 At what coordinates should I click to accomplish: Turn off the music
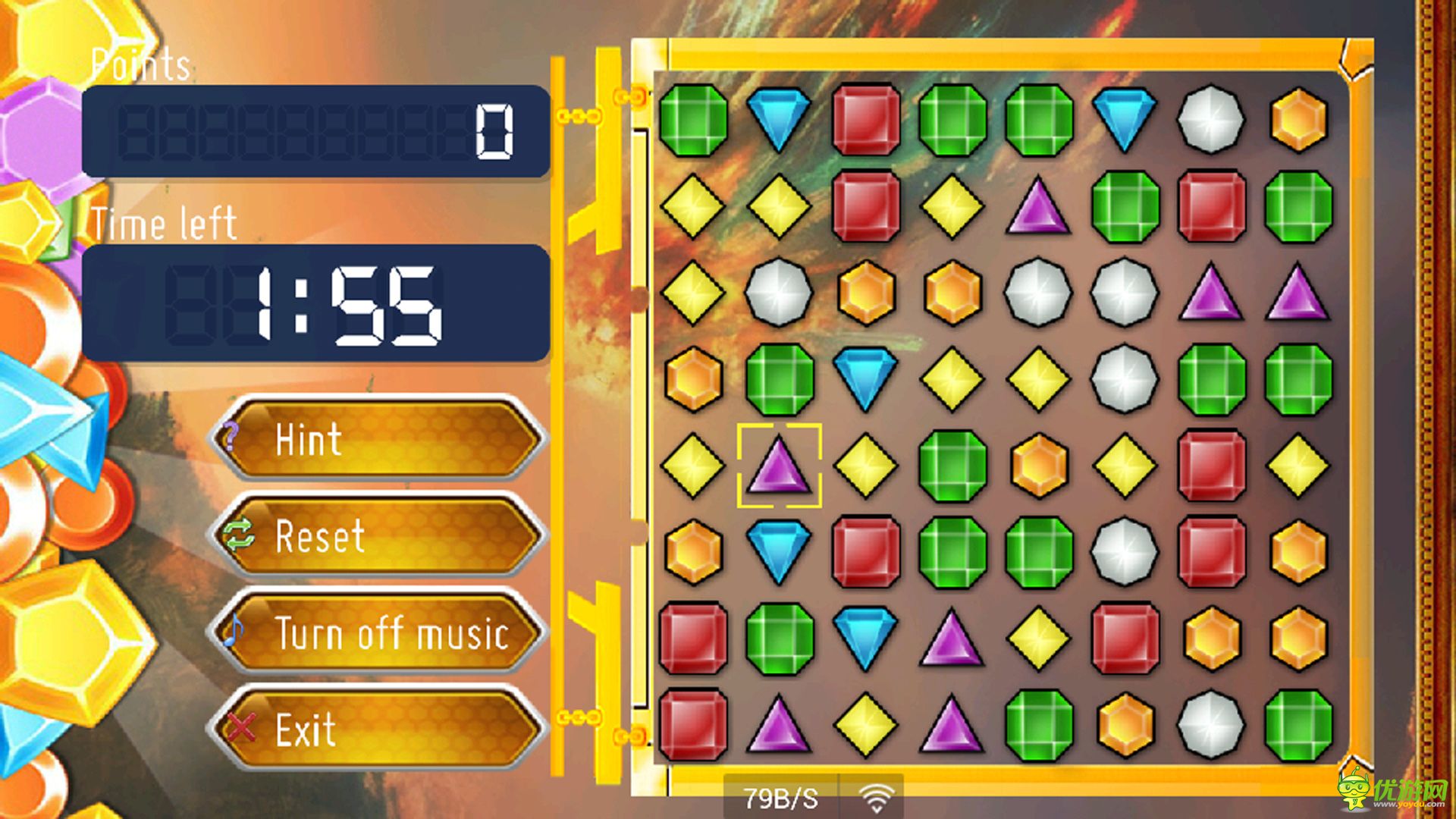pos(378,632)
